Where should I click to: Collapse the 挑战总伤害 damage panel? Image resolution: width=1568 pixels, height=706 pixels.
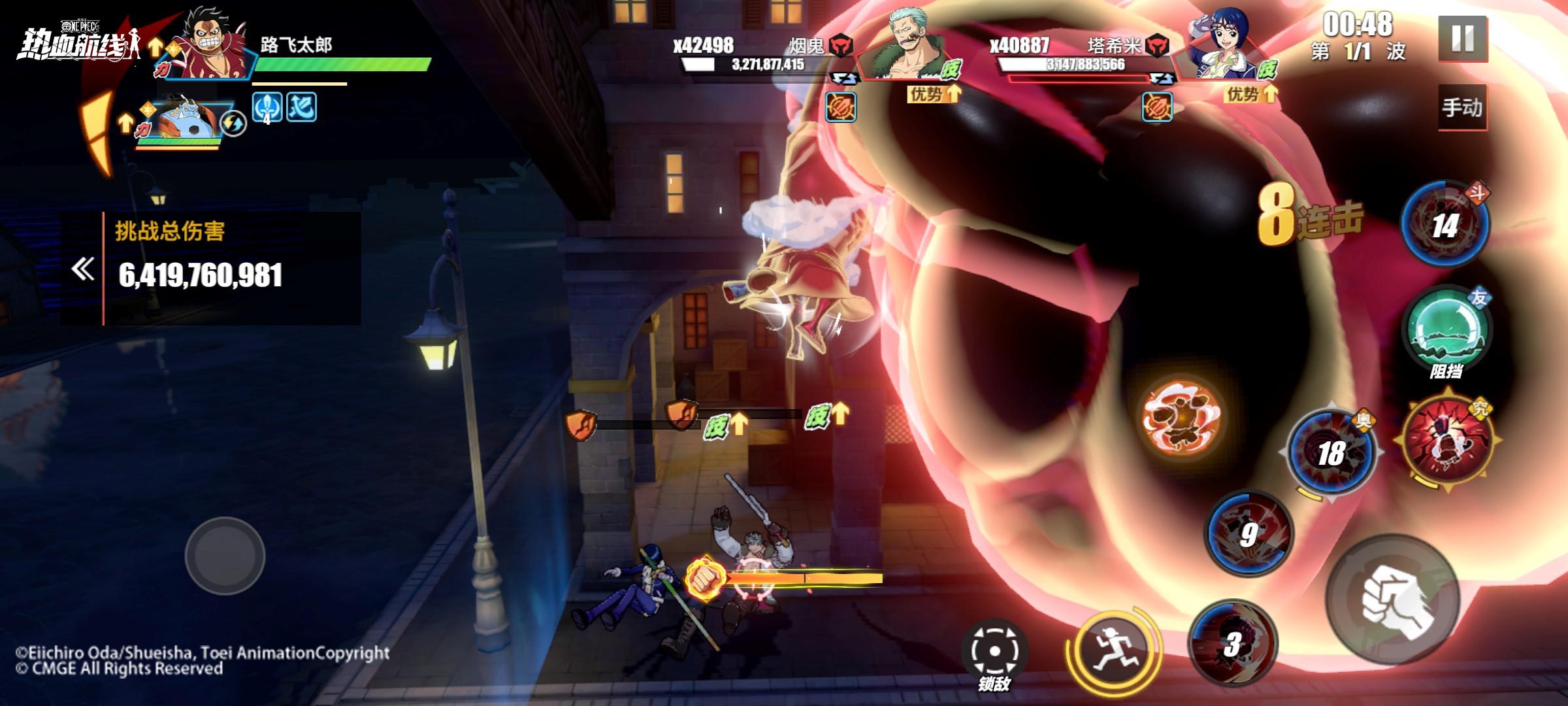pyautogui.click(x=83, y=269)
